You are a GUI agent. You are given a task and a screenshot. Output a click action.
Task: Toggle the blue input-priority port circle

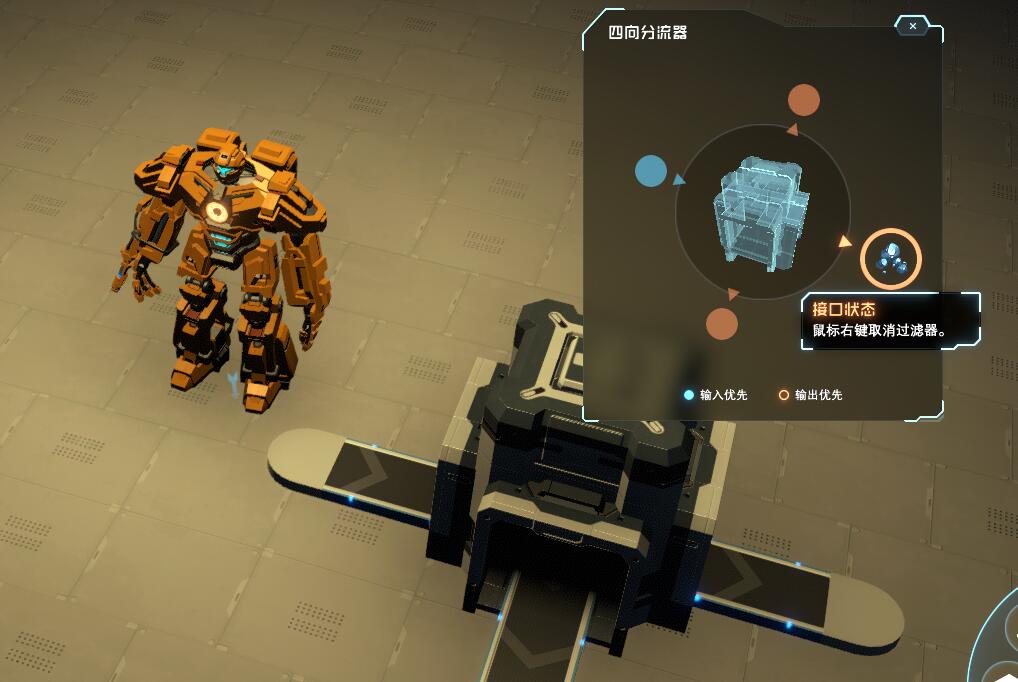[x=651, y=172]
